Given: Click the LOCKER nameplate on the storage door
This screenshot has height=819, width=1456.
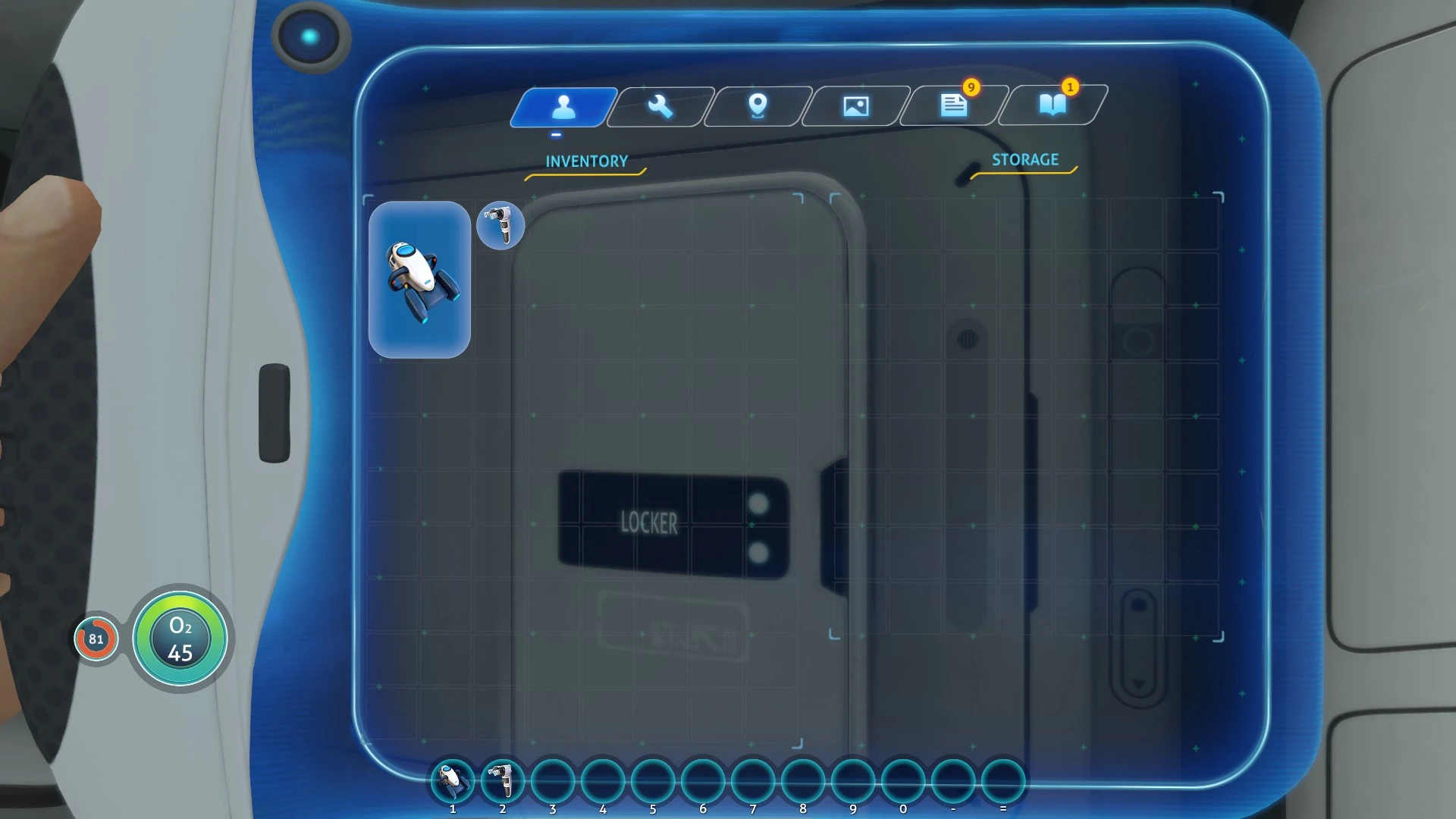Looking at the screenshot, I should [x=648, y=523].
